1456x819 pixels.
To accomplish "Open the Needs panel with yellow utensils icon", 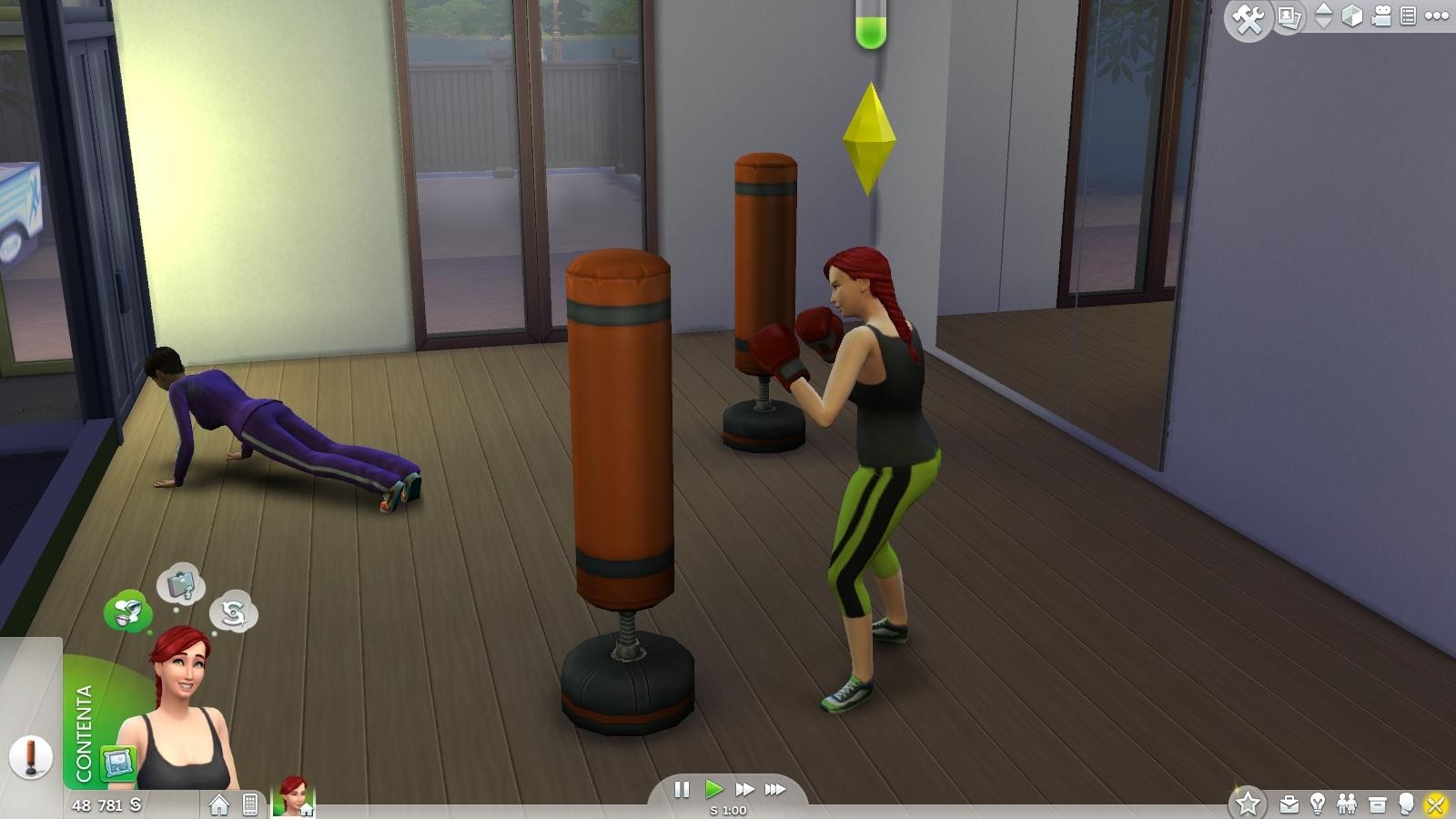I will 1436,804.
